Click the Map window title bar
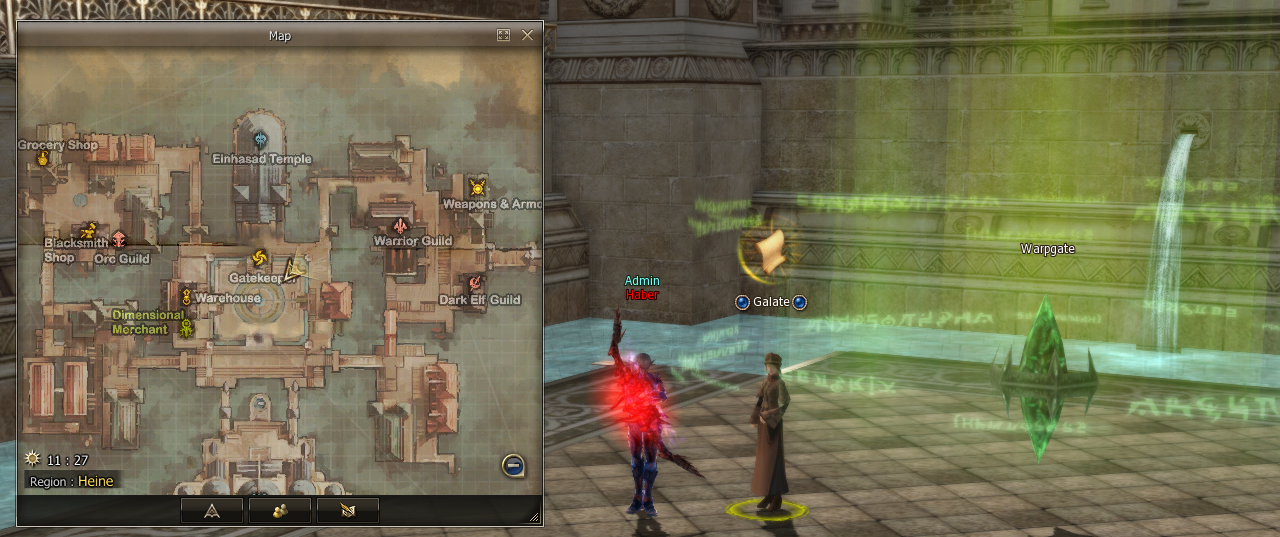Screen dimensions: 1280x537 click(x=280, y=35)
